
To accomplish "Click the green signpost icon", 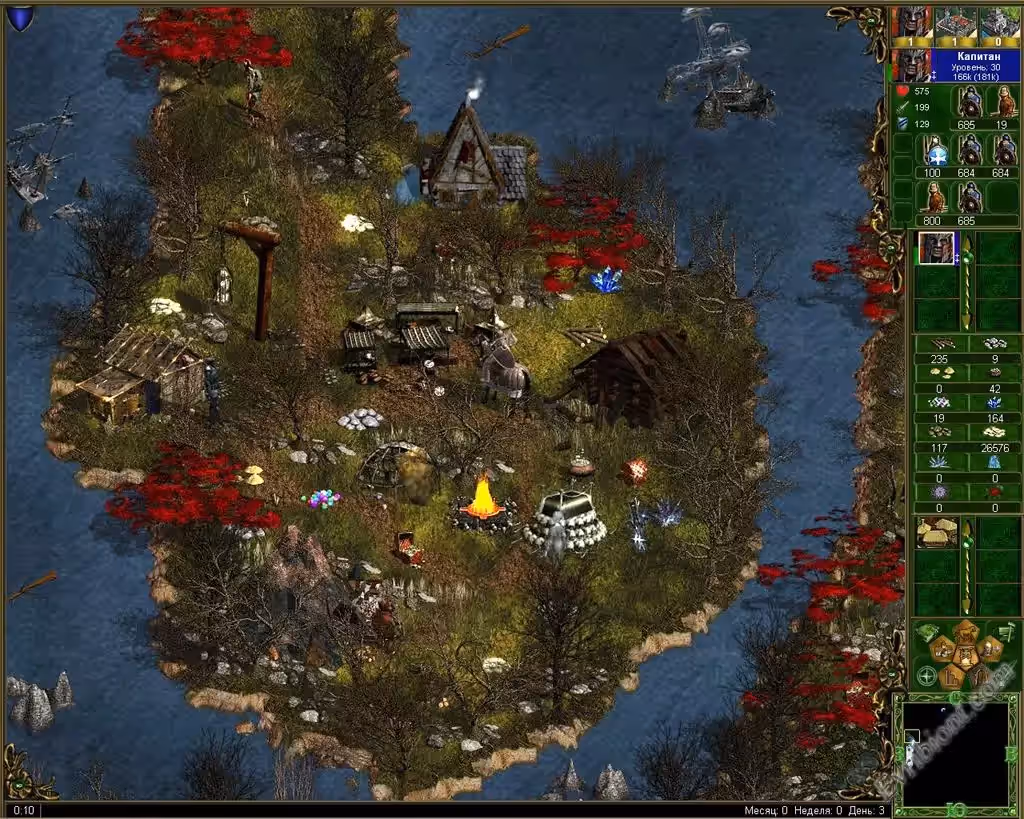I will [1005, 631].
